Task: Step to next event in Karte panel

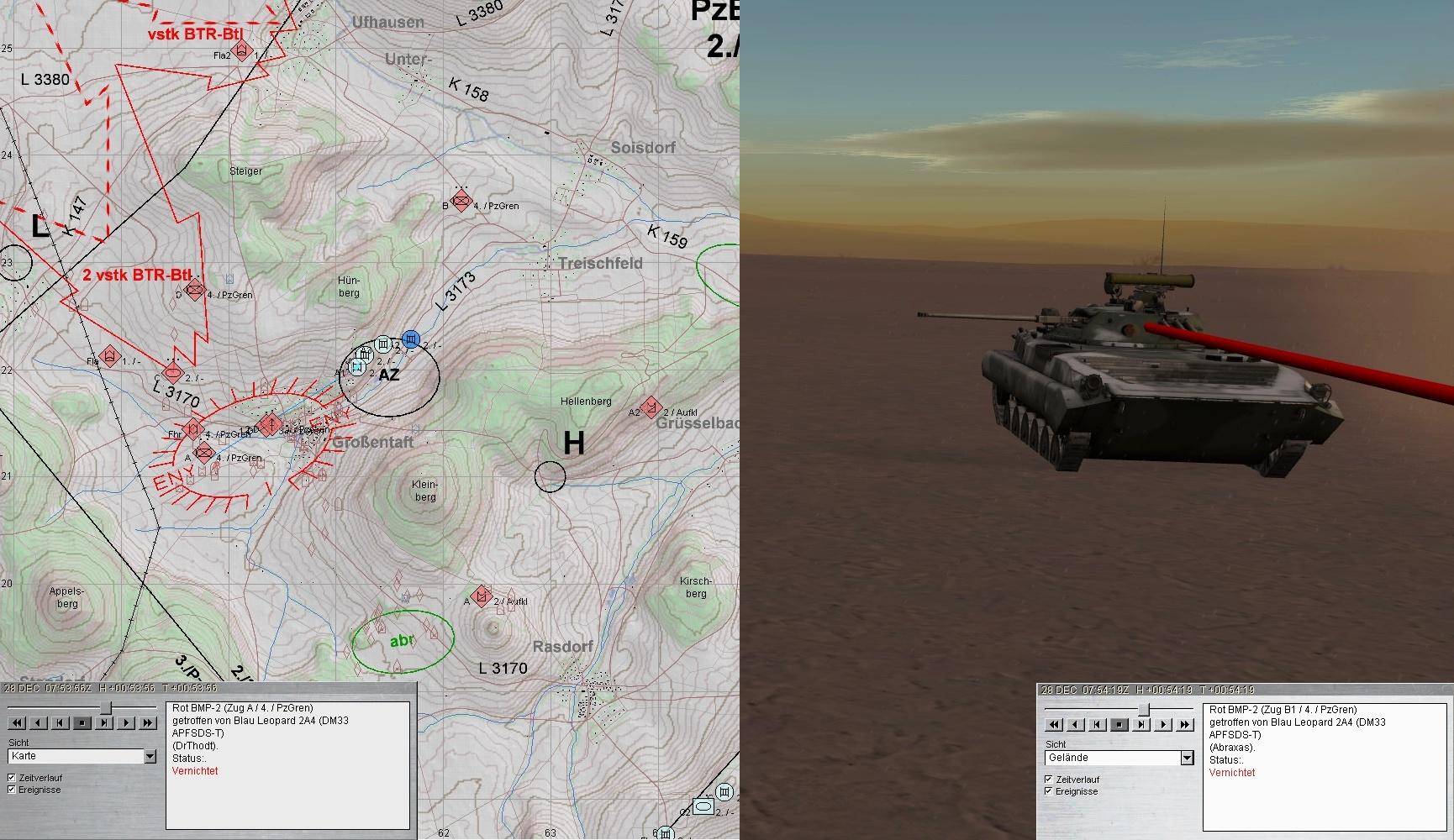Action: pos(104,722)
